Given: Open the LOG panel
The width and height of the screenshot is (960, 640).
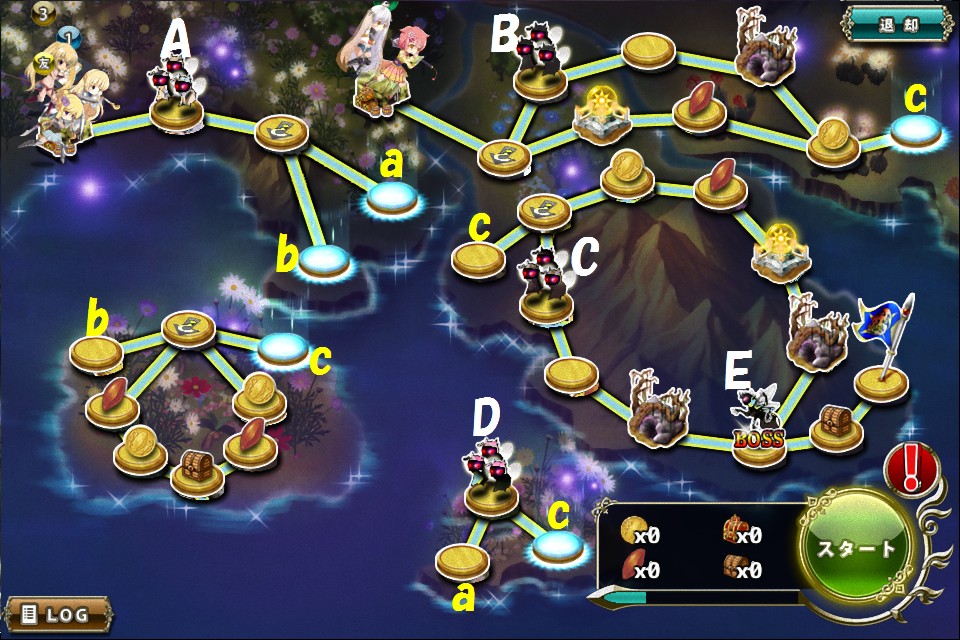Looking at the screenshot, I should (x=58, y=613).
